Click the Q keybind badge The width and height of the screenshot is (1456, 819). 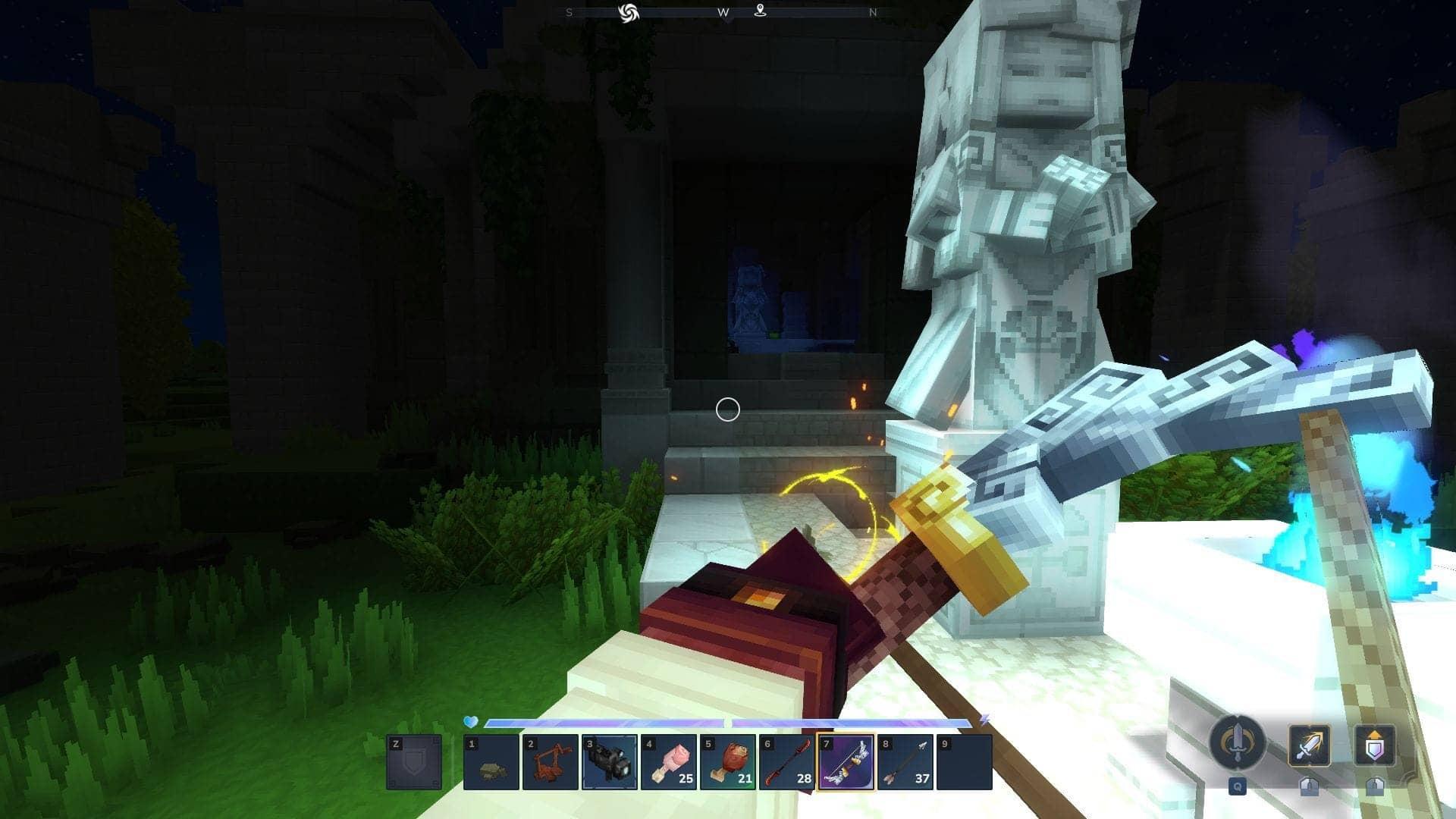point(1238,787)
